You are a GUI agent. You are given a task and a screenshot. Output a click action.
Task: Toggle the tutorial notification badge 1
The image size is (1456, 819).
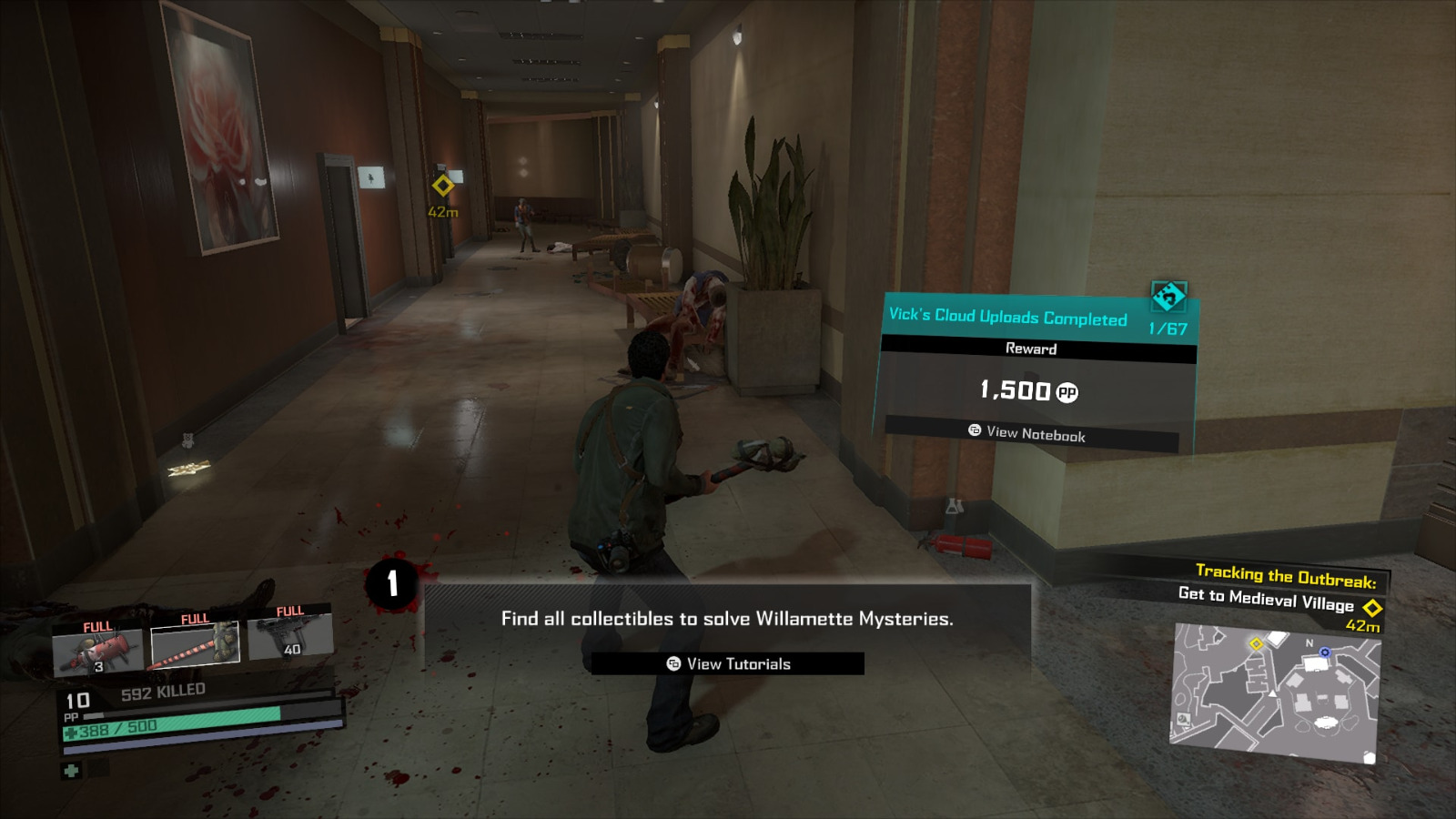point(393,585)
